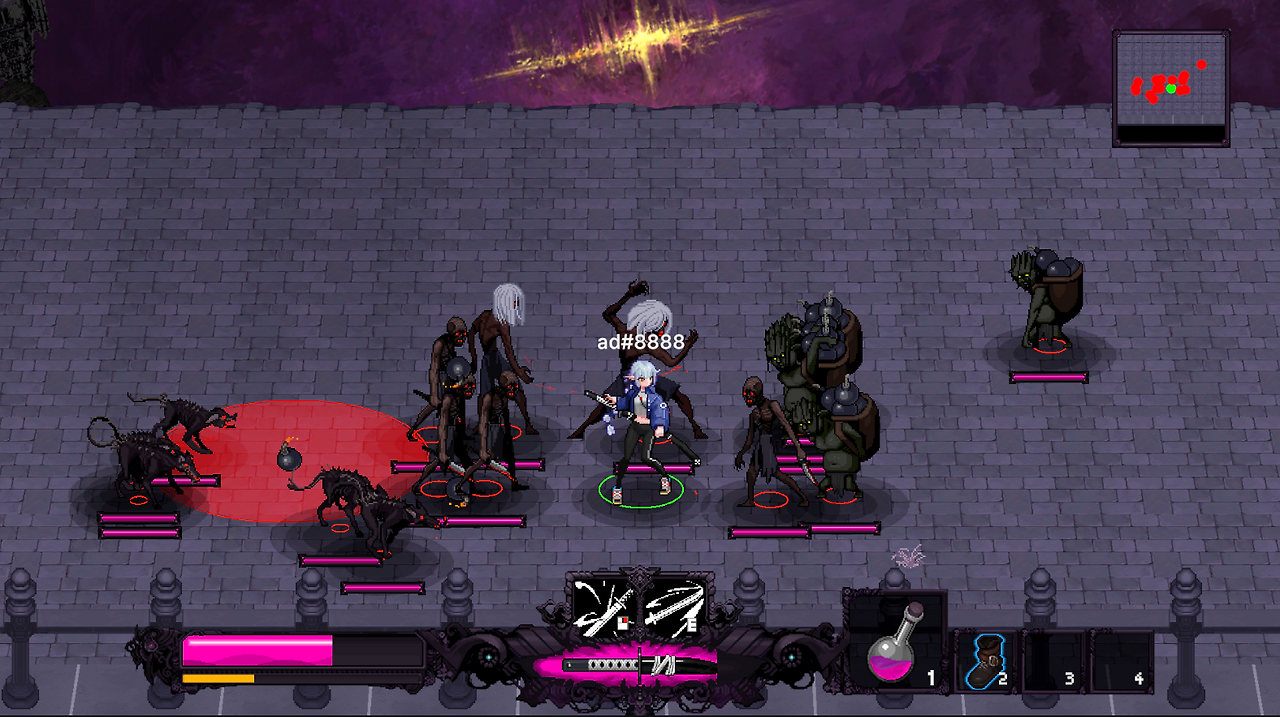Use the pink potion in slot 1
This screenshot has width=1280, height=717.
pos(895,647)
